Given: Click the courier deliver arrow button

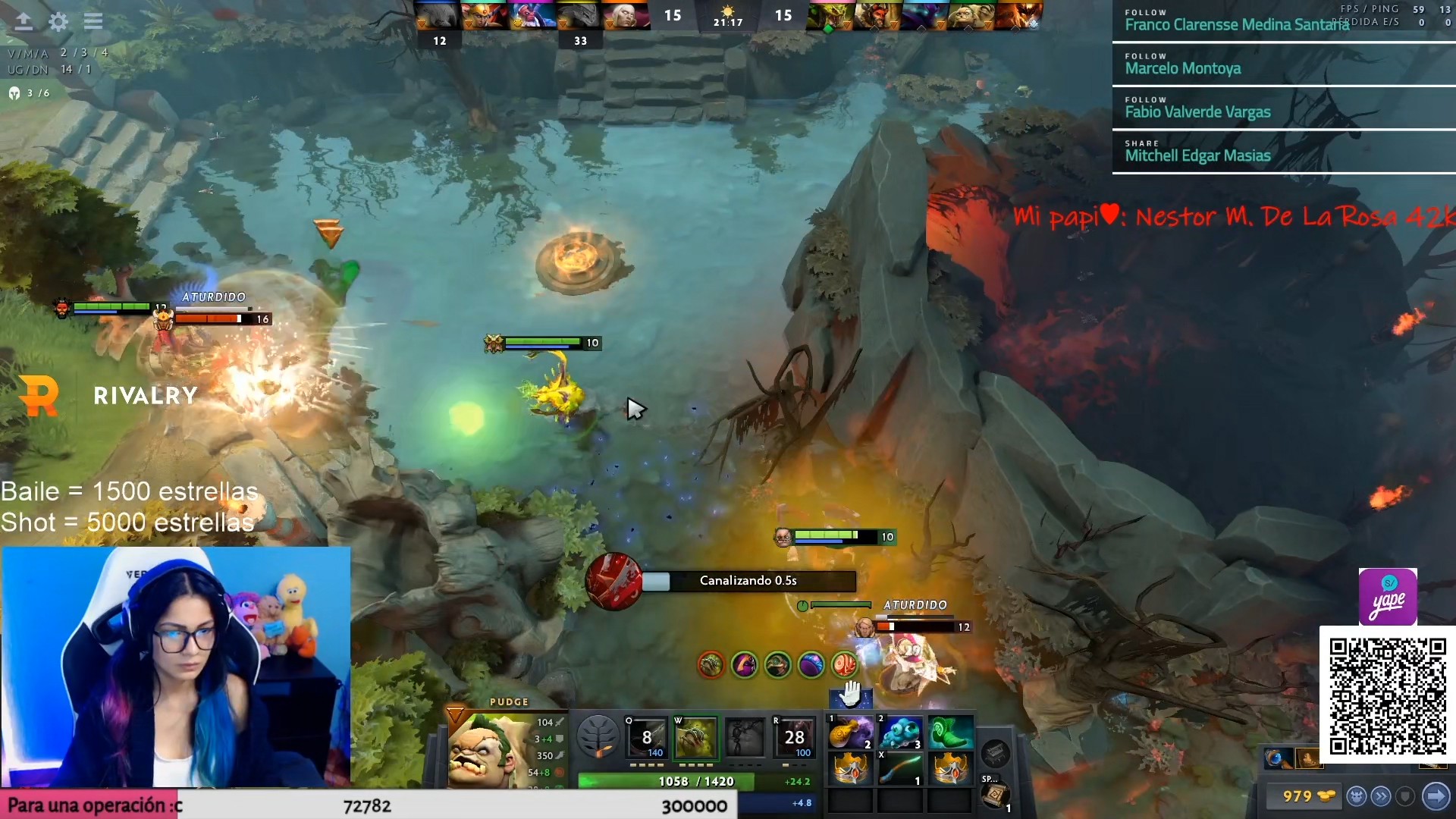Looking at the screenshot, I should 1436,796.
